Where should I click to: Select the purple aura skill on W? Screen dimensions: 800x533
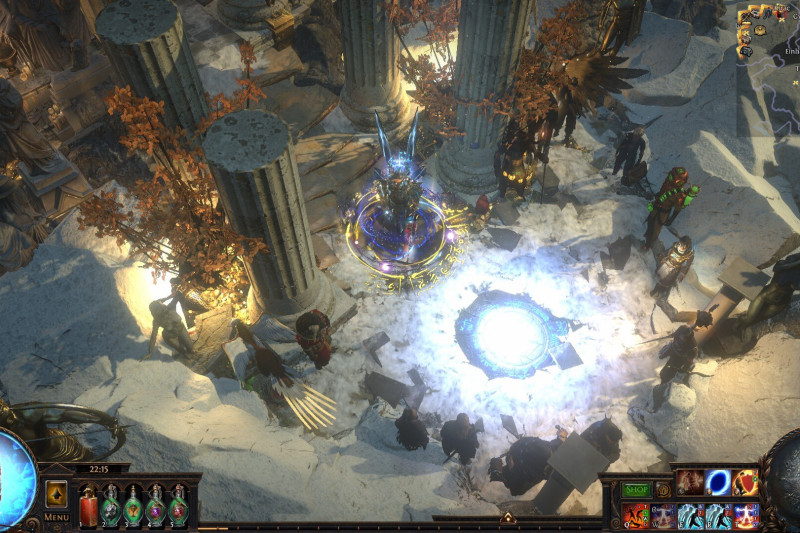click(664, 515)
